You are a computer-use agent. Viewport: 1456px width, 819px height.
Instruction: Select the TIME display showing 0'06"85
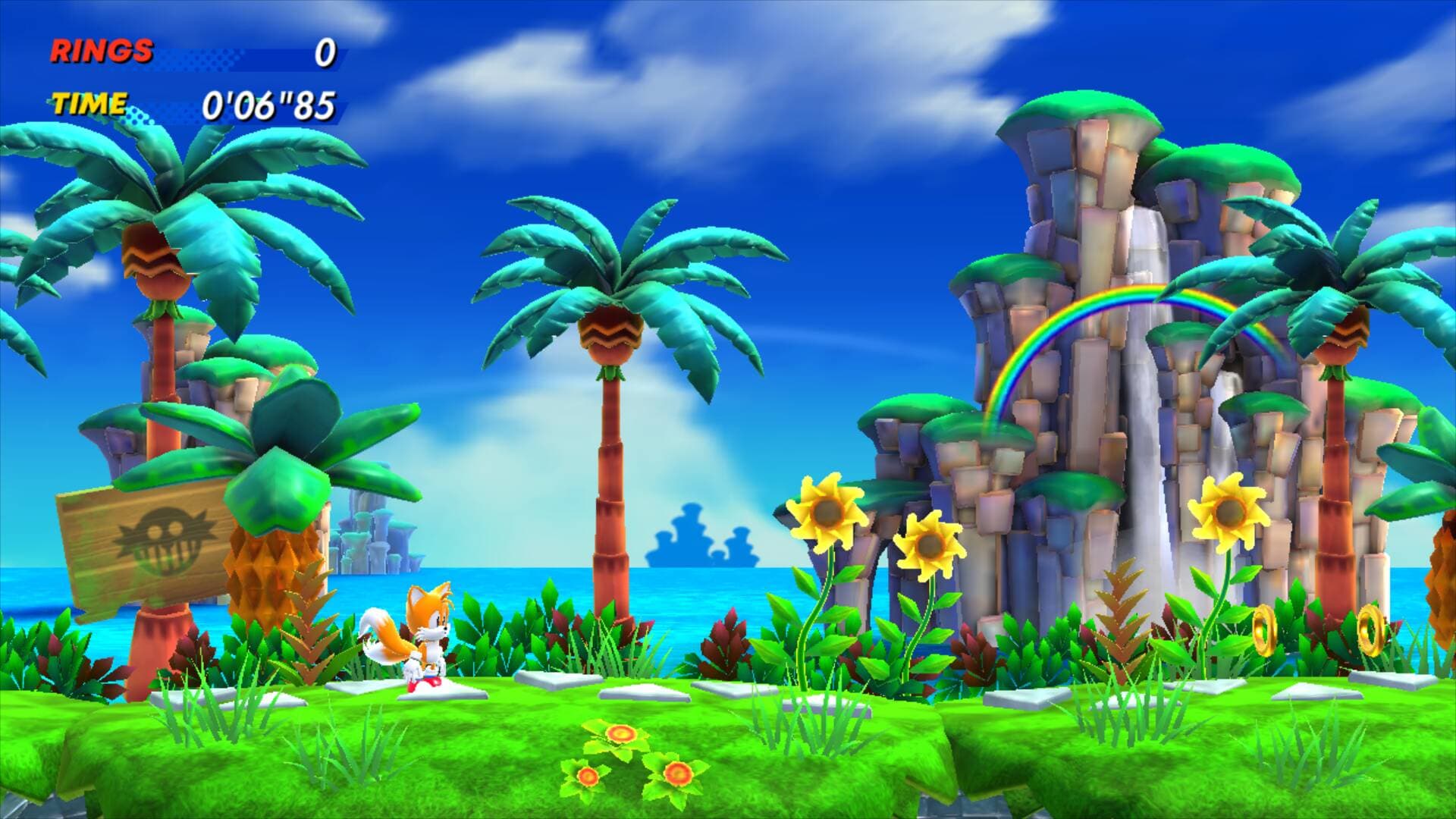(269, 106)
